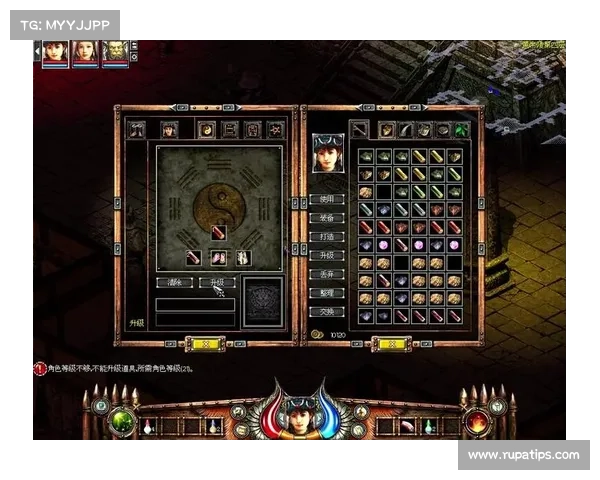Click the character portrait in inventory panel
600x480 pixels.
pyautogui.click(x=327, y=153)
